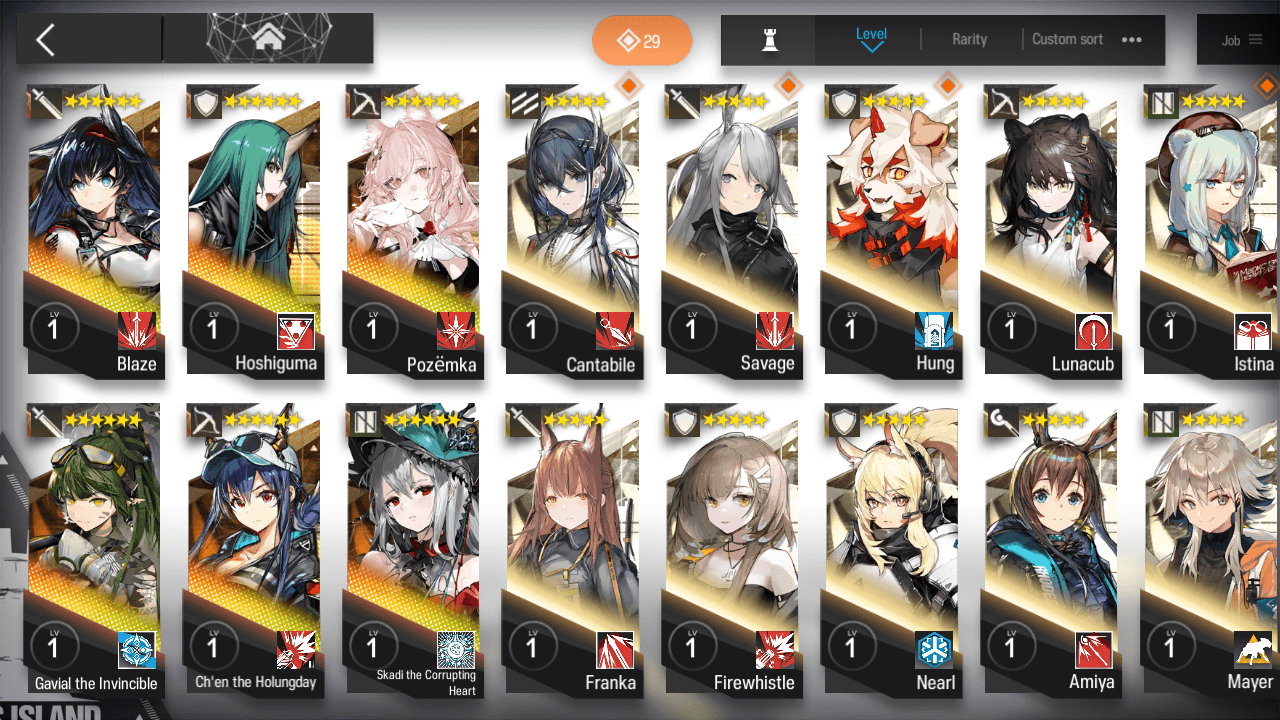1280x720 pixels.
Task: Sort operators by Level
Action: (871, 39)
